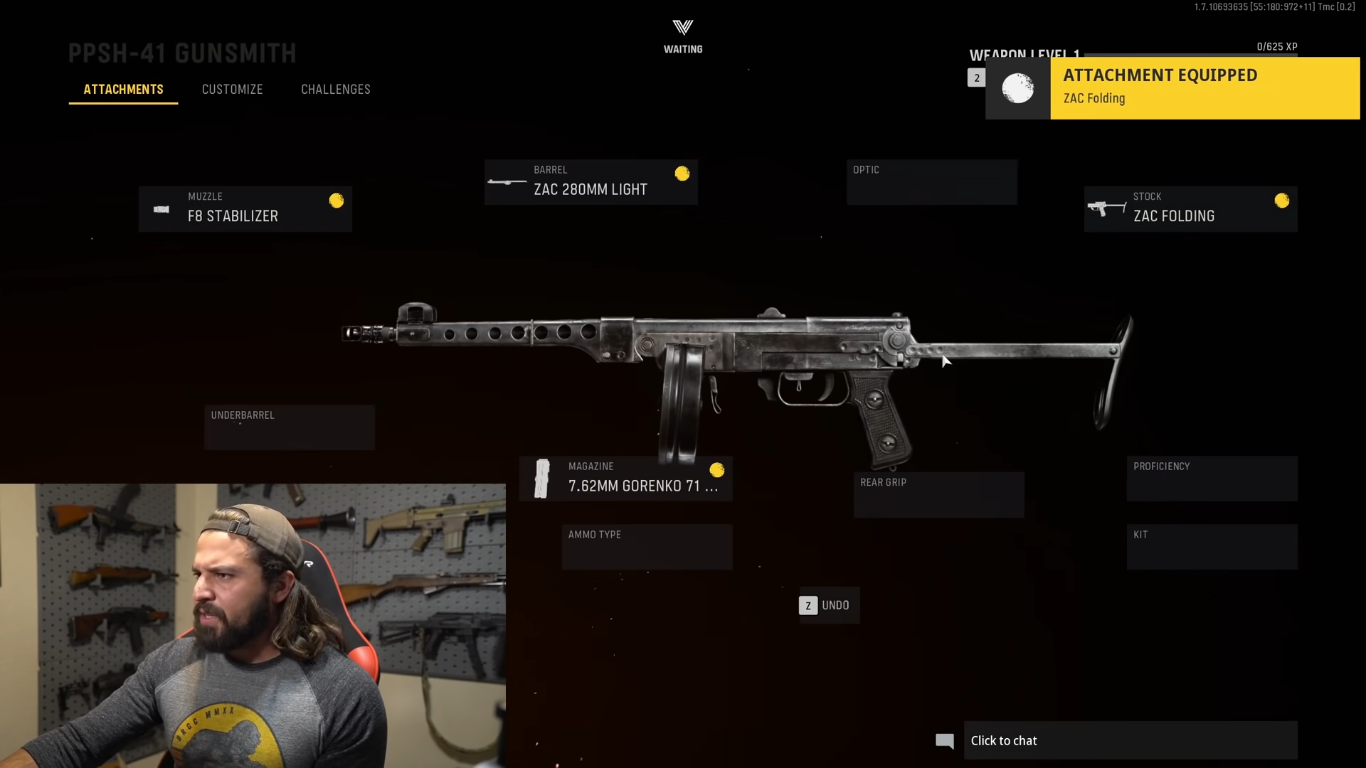Open the ZAC 280mm Light barrel slot
The image size is (1366, 768).
[x=591, y=182]
